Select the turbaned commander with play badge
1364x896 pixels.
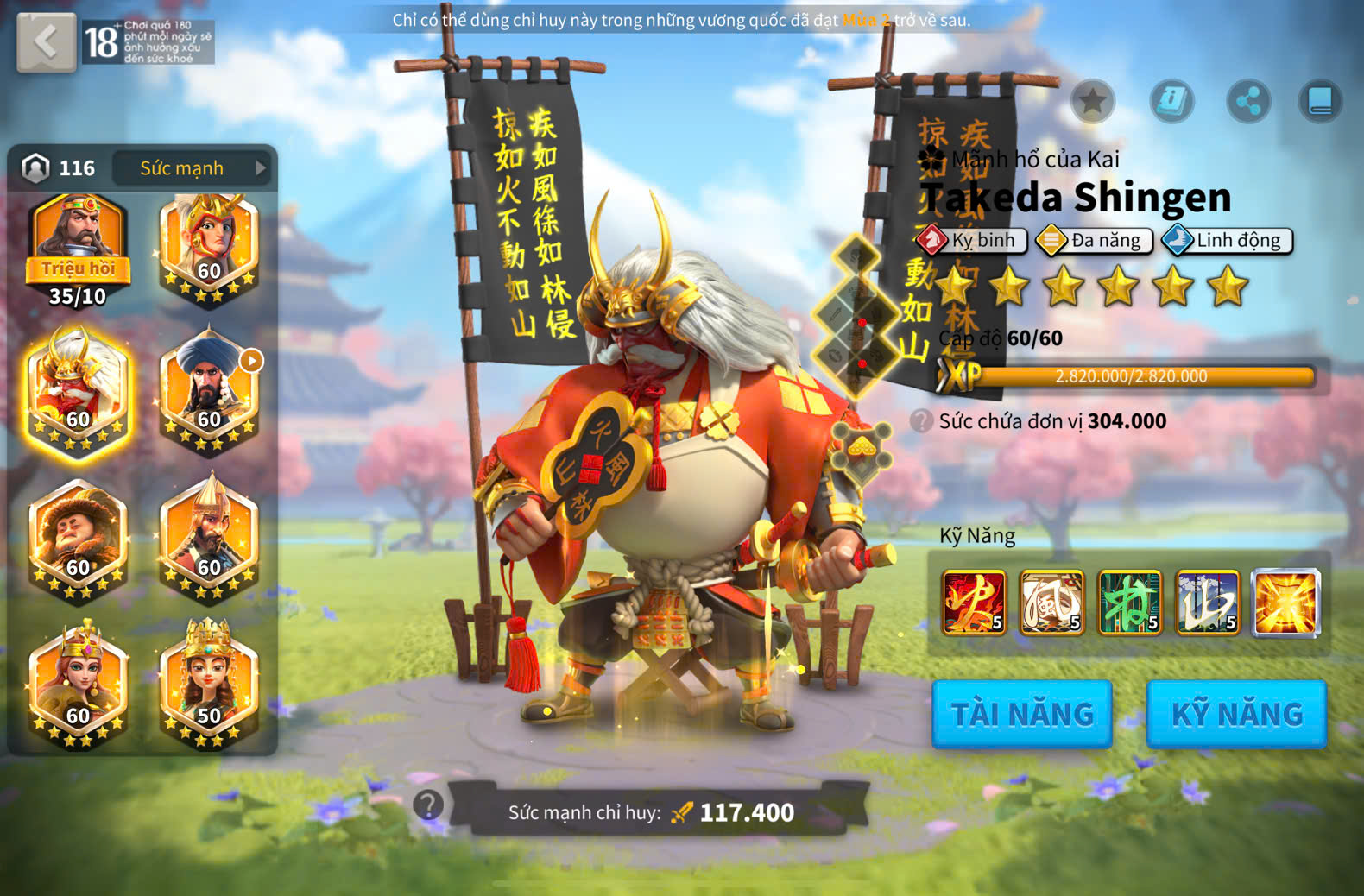coord(209,392)
